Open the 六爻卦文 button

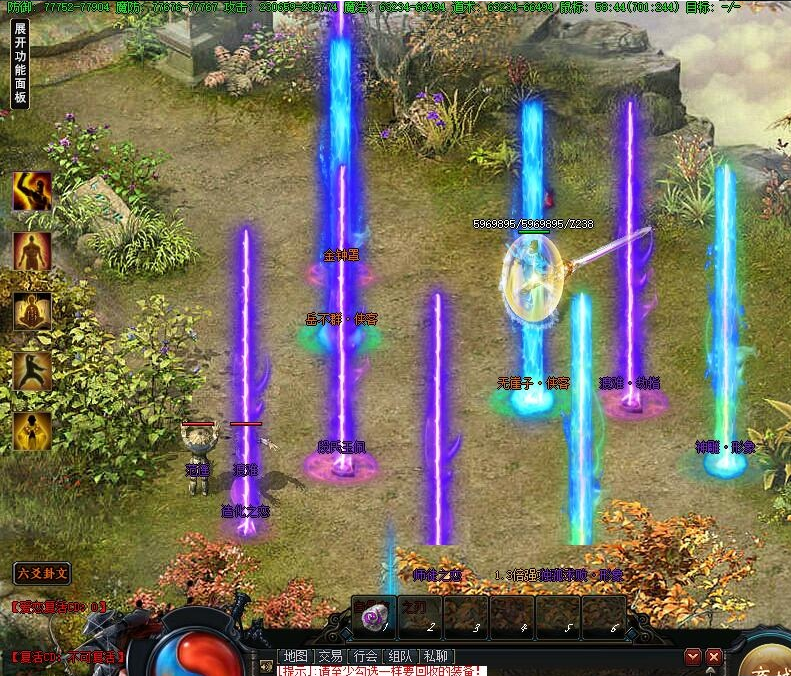[43, 573]
